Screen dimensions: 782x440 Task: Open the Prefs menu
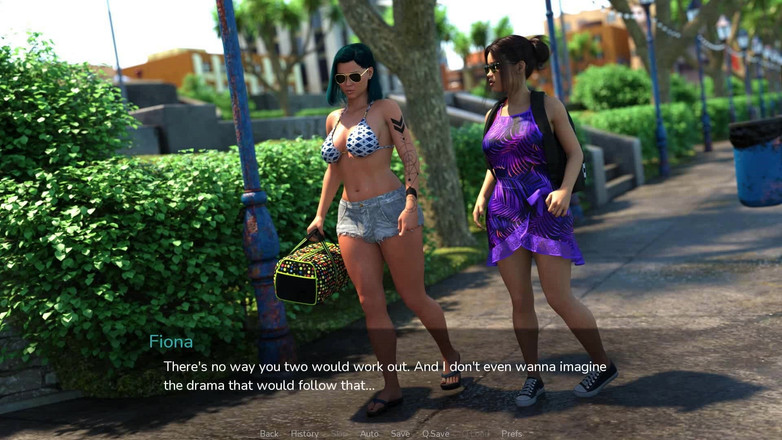(511, 434)
